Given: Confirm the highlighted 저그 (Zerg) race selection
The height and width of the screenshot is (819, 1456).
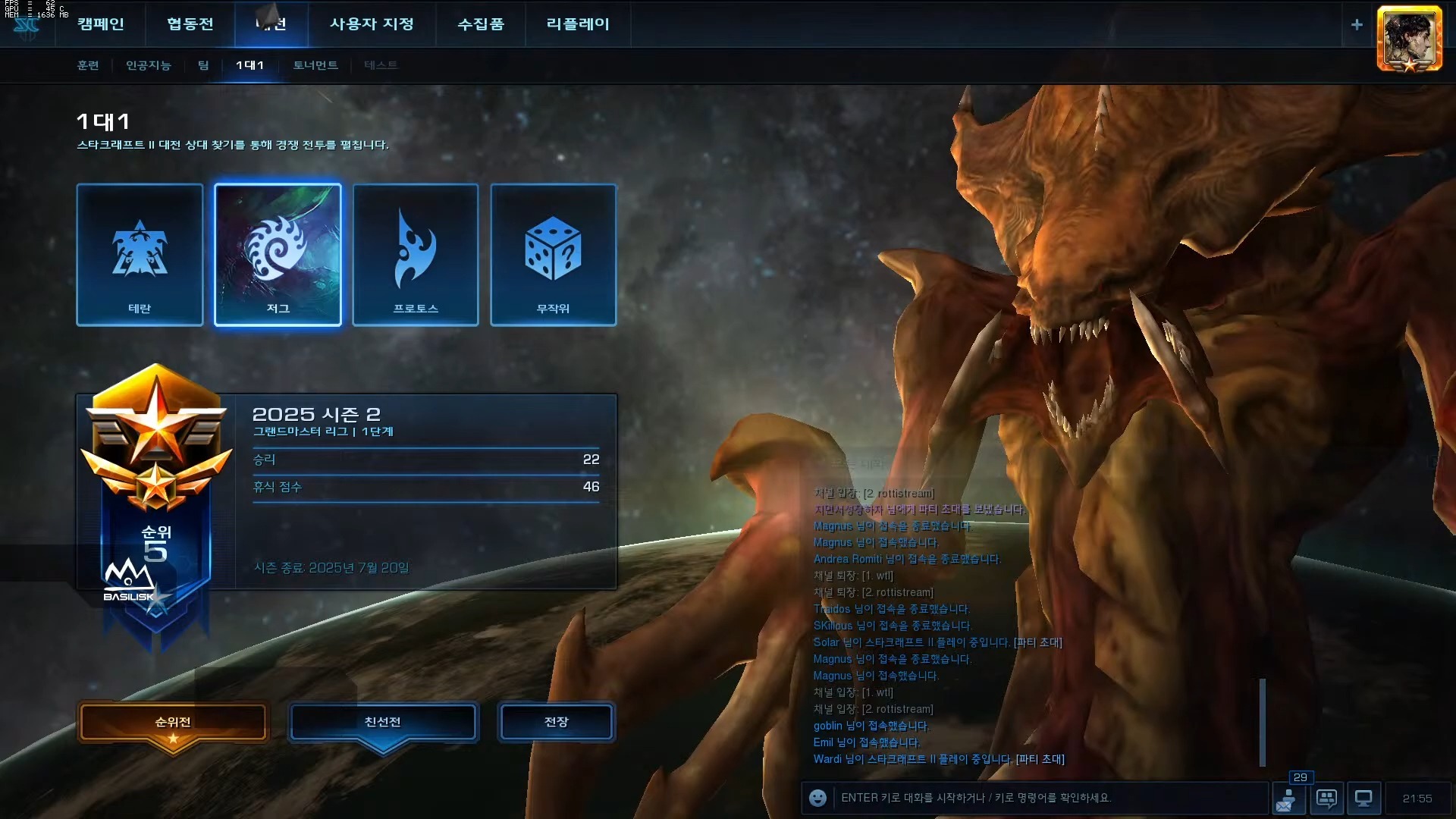Looking at the screenshot, I should (x=278, y=254).
